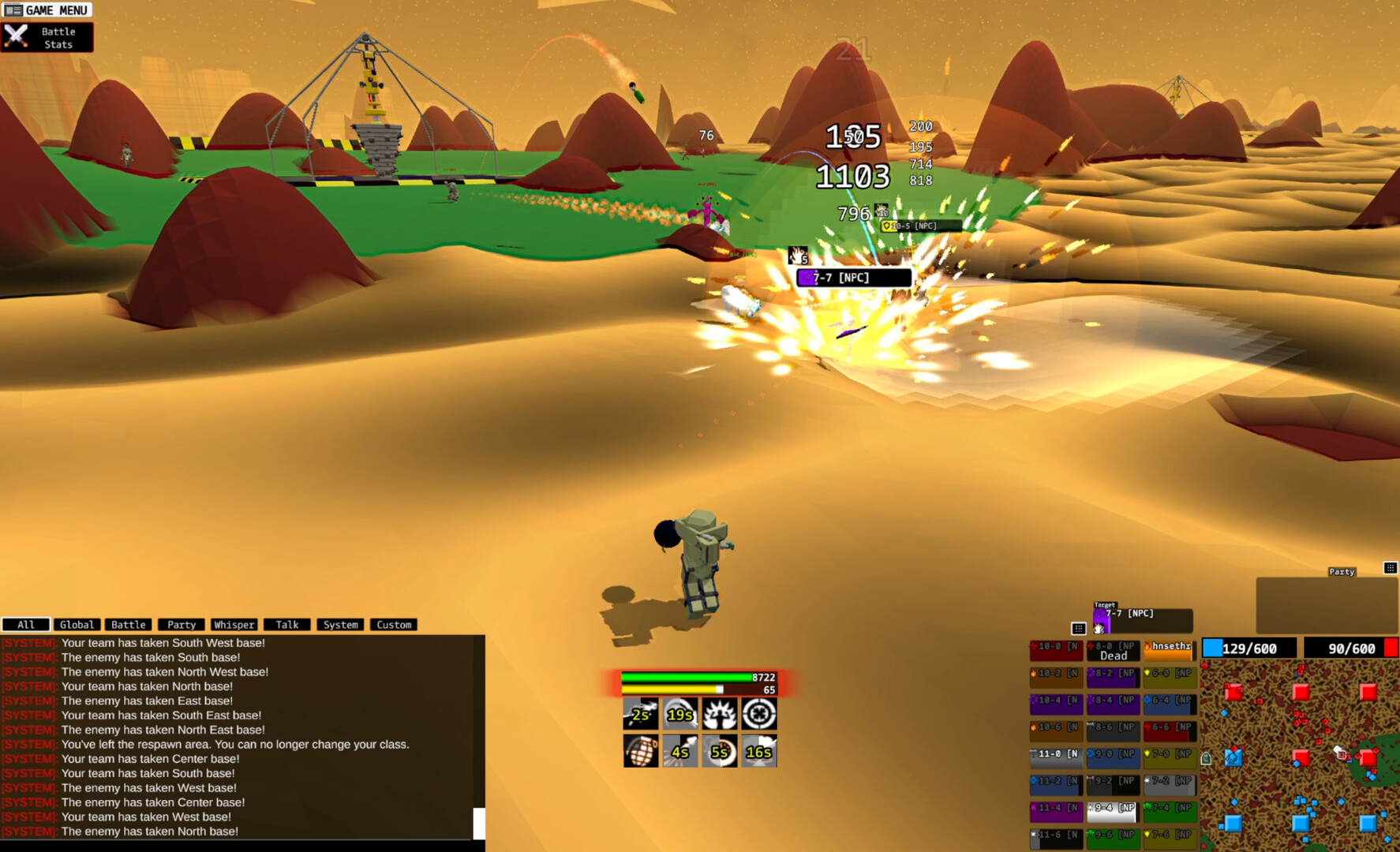Select NPC 11-0 from the unit list
The image size is (1400, 852).
[1055, 755]
